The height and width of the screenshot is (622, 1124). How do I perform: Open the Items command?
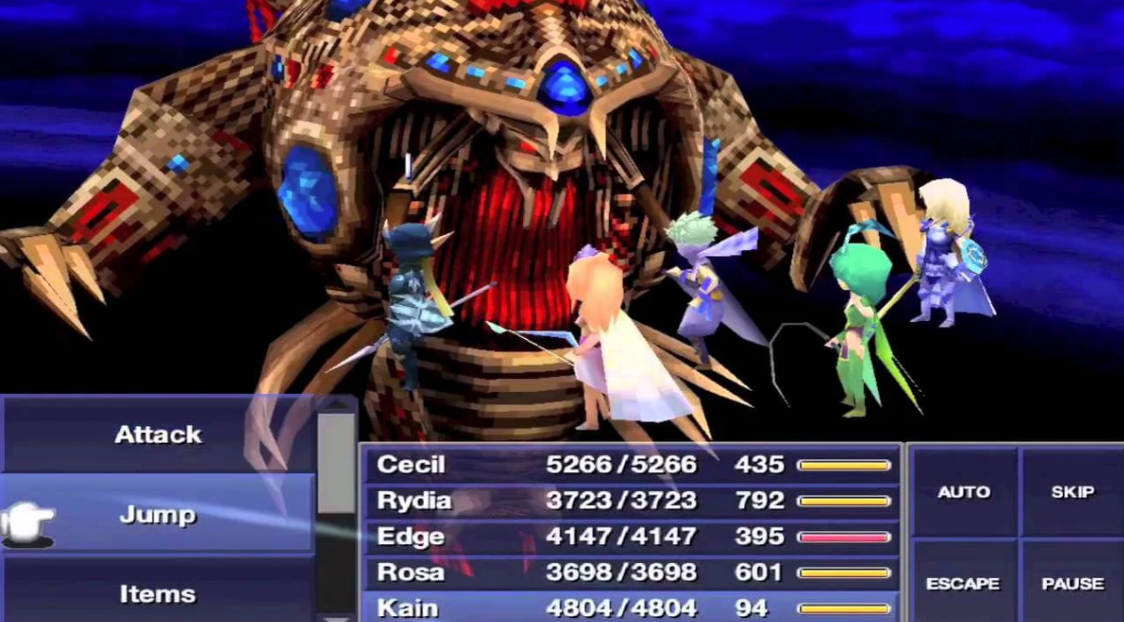point(157,594)
